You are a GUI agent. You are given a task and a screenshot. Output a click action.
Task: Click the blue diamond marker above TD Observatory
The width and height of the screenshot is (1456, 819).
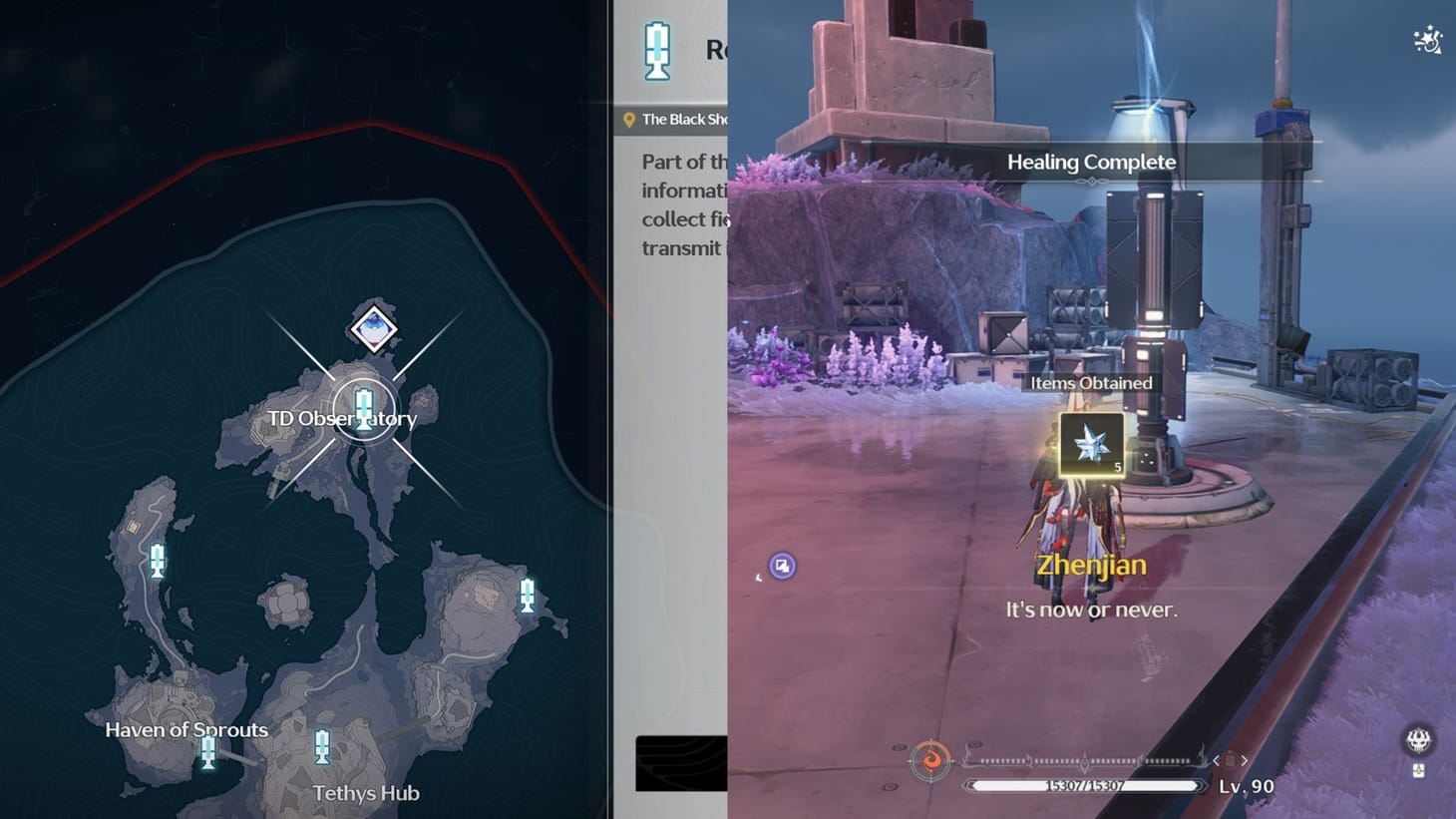(376, 329)
